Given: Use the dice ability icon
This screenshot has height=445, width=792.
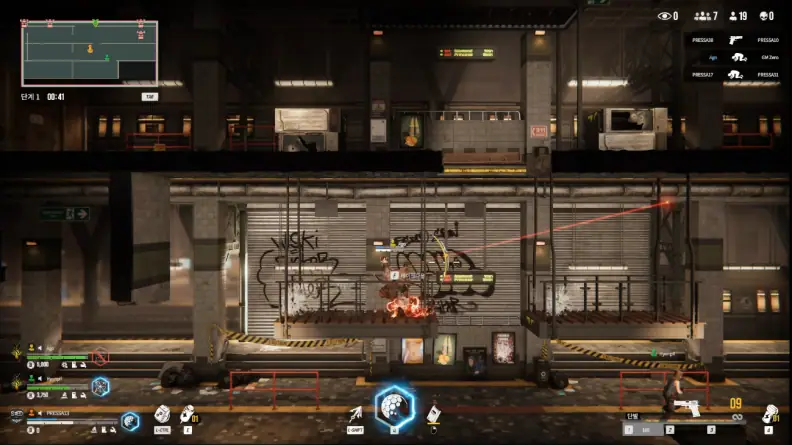Looking at the screenshot, I should [162, 414].
